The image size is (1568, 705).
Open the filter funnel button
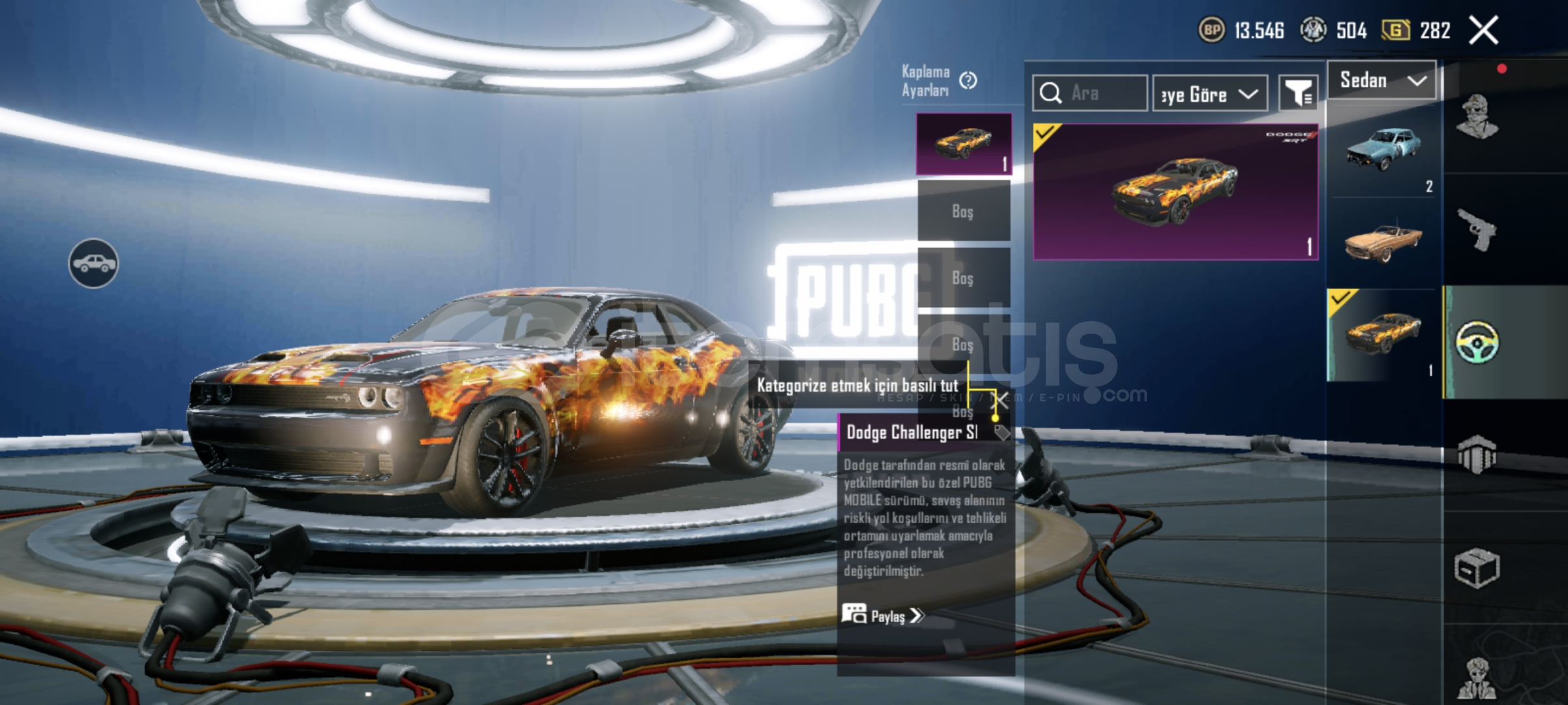click(x=1298, y=93)
